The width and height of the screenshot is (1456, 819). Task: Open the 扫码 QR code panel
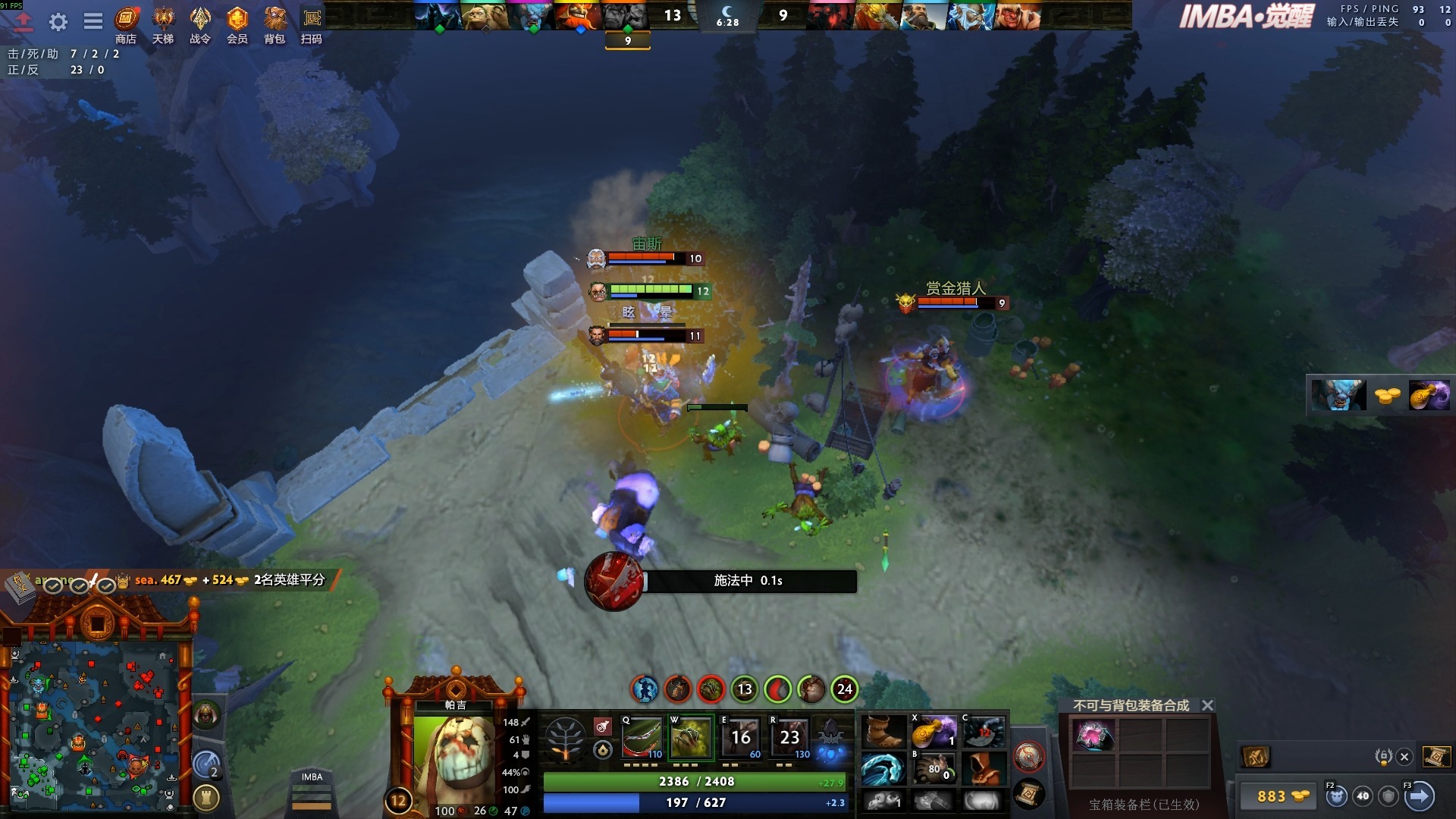click(312, 25)
